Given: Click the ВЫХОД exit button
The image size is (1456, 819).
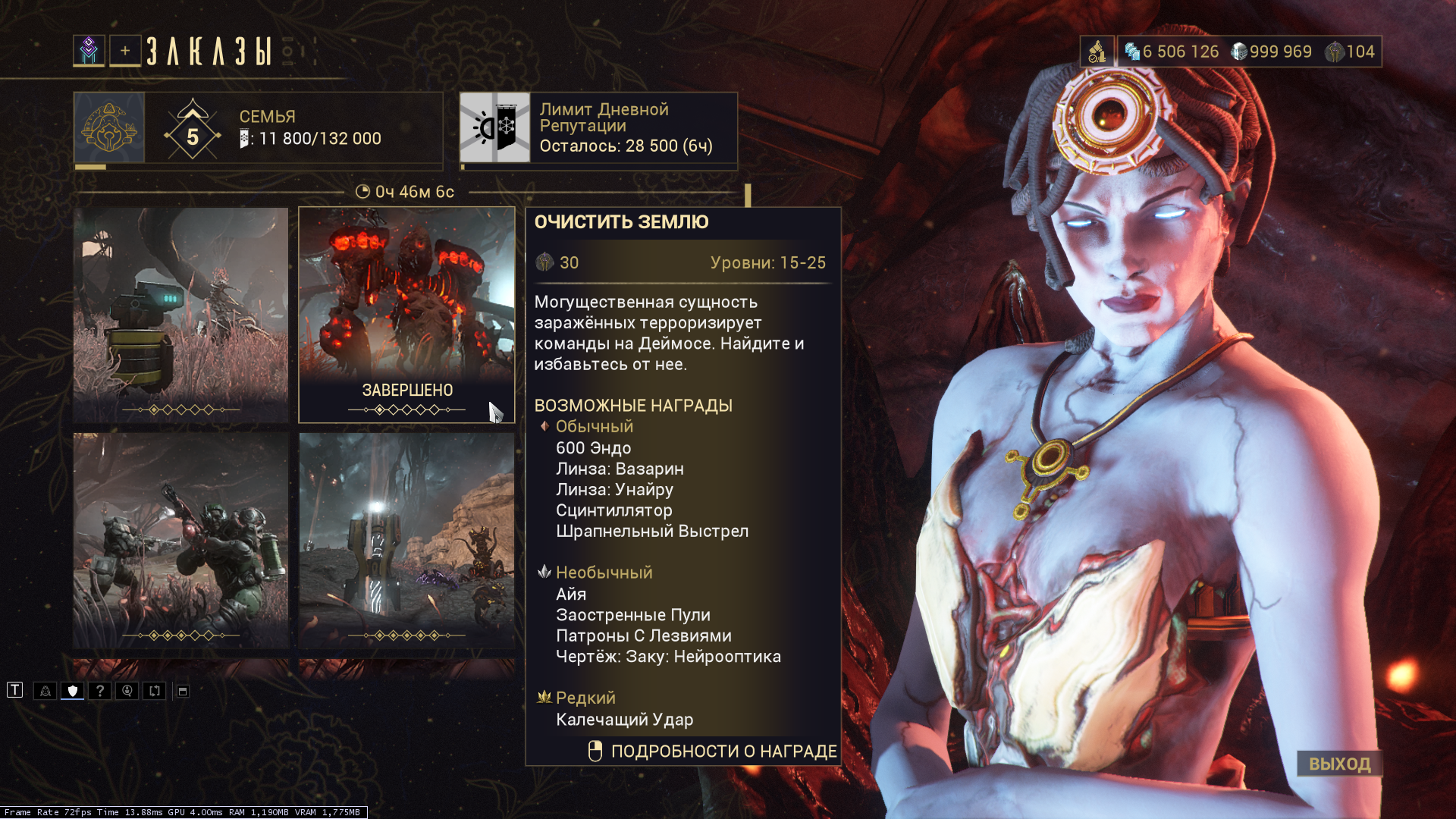Looking at the screenshot, I should (x=1339, y=764).
